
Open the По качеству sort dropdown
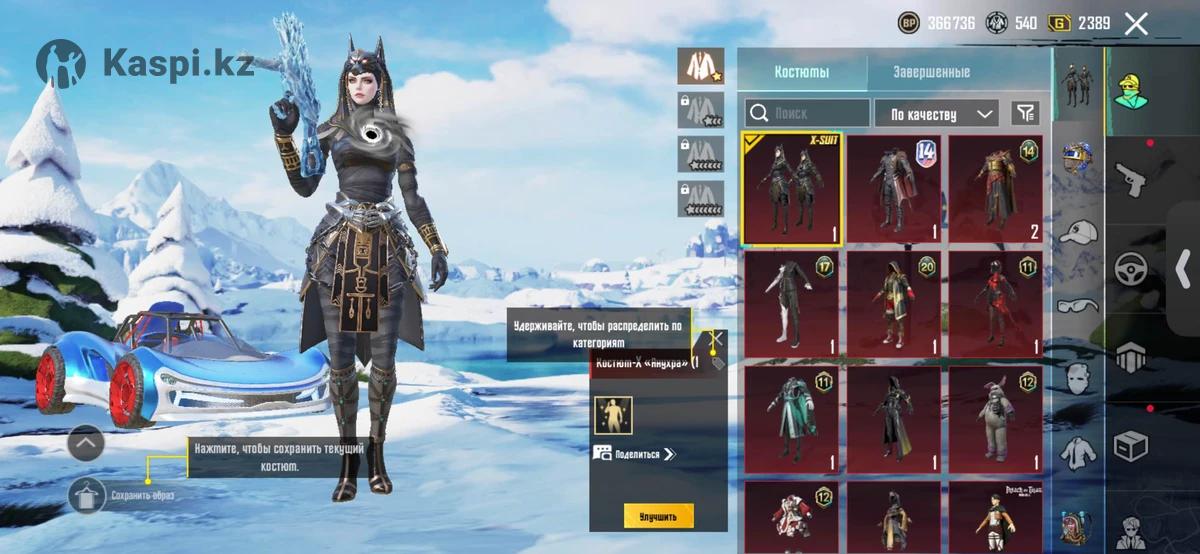tap(936, 114)
